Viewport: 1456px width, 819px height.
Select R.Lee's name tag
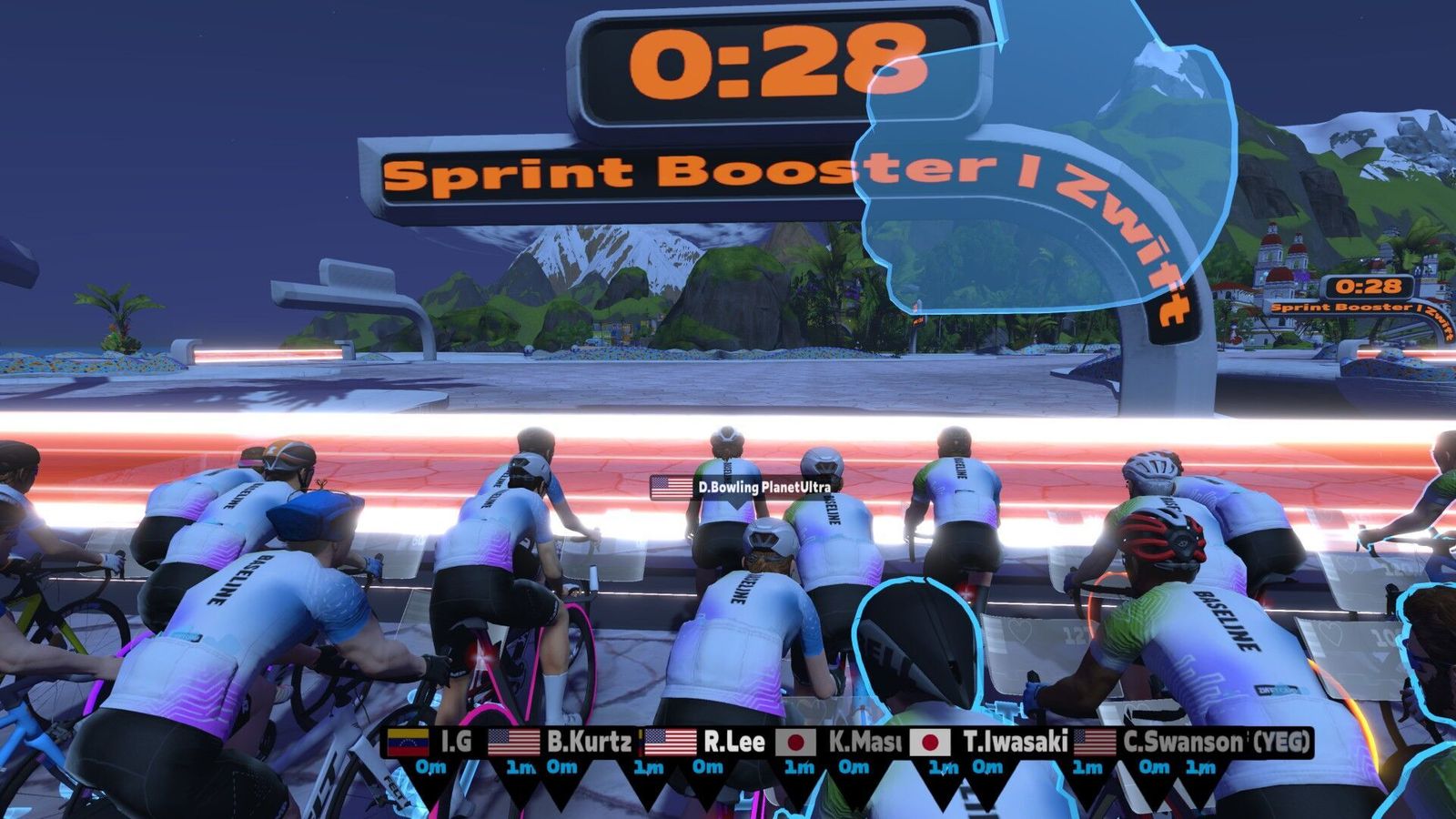point(706,743)
